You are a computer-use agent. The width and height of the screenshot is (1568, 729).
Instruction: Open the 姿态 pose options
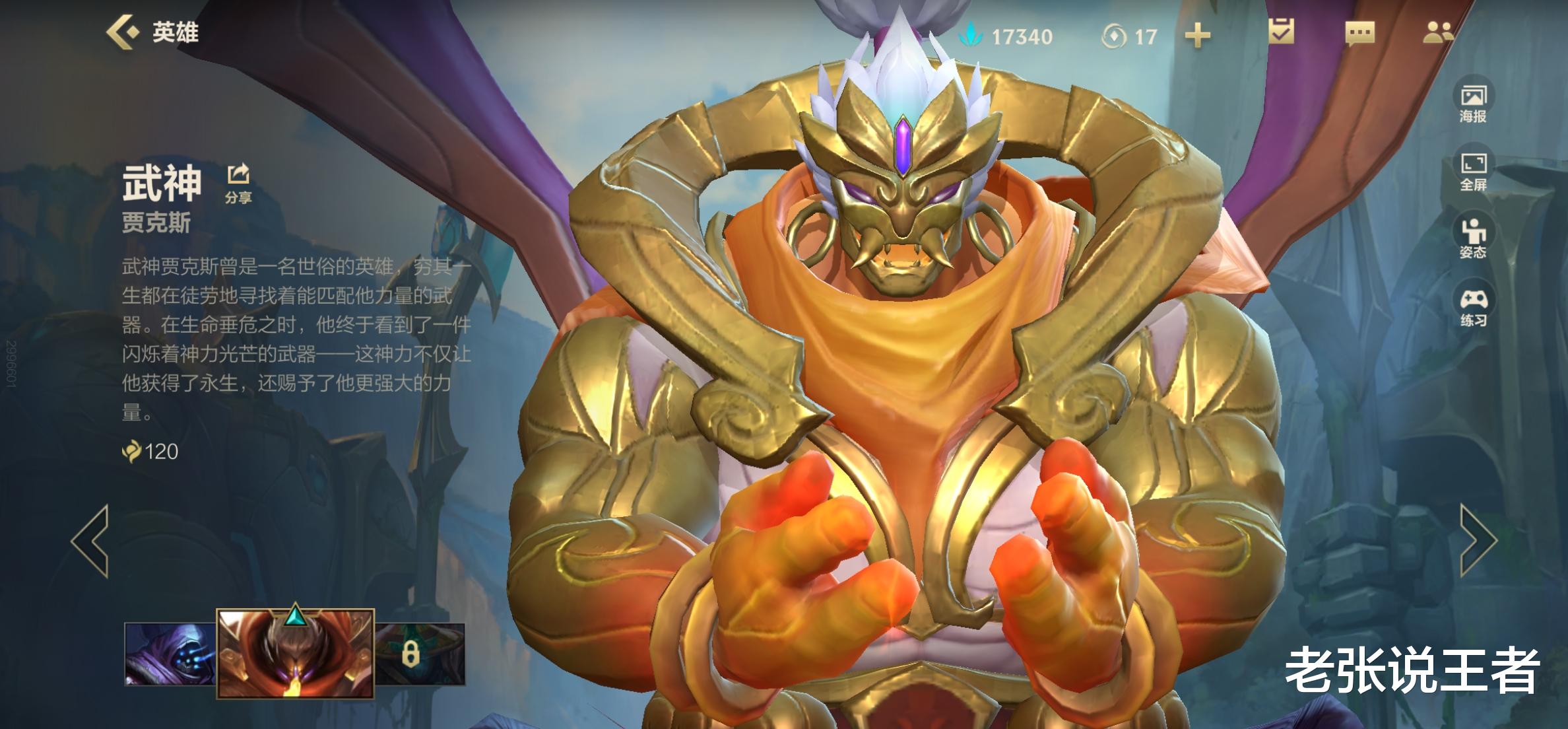pyautogui.click(x=1473, y=238)
